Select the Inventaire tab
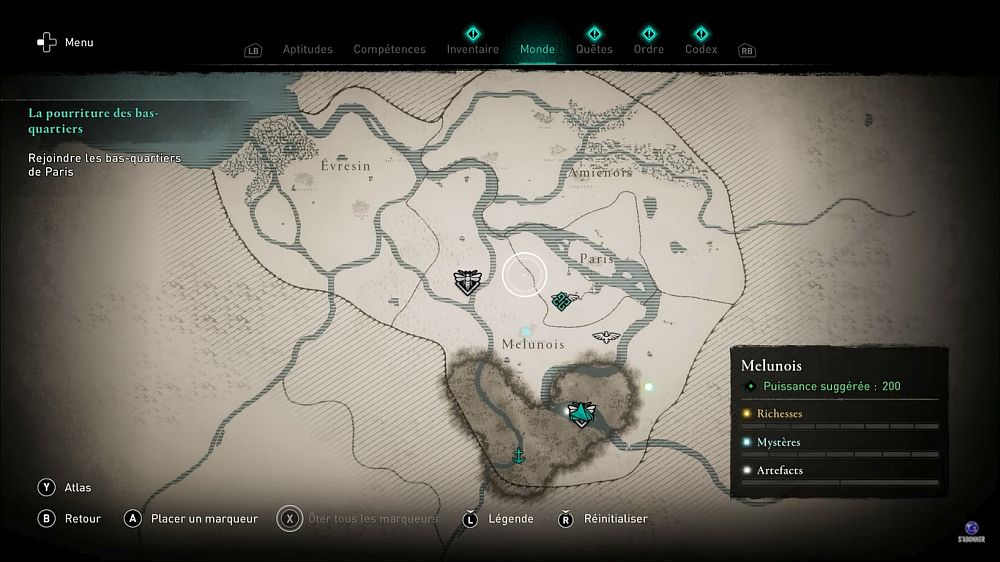Screen dimensions: 1000x562 (x=472, y=49)
